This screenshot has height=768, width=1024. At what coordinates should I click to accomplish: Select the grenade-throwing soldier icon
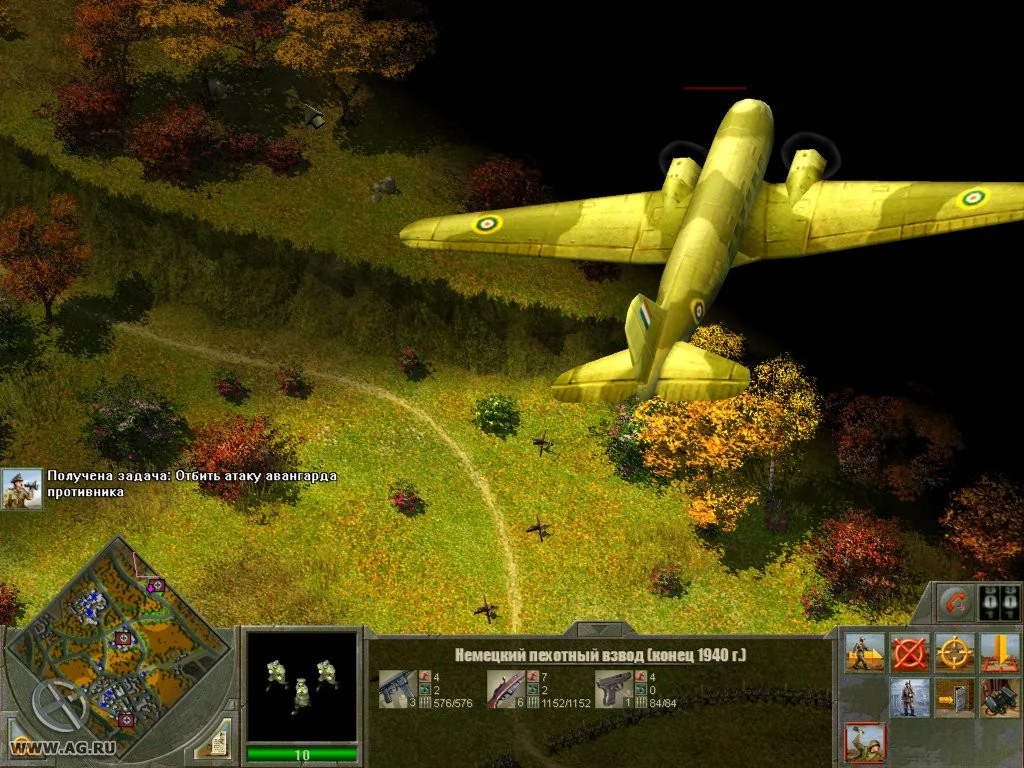click(x=864, y=743)
